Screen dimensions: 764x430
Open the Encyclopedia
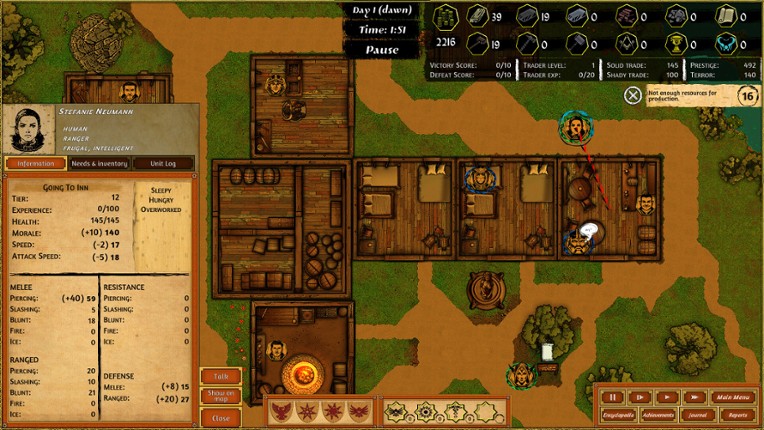(x=618, y=414)
